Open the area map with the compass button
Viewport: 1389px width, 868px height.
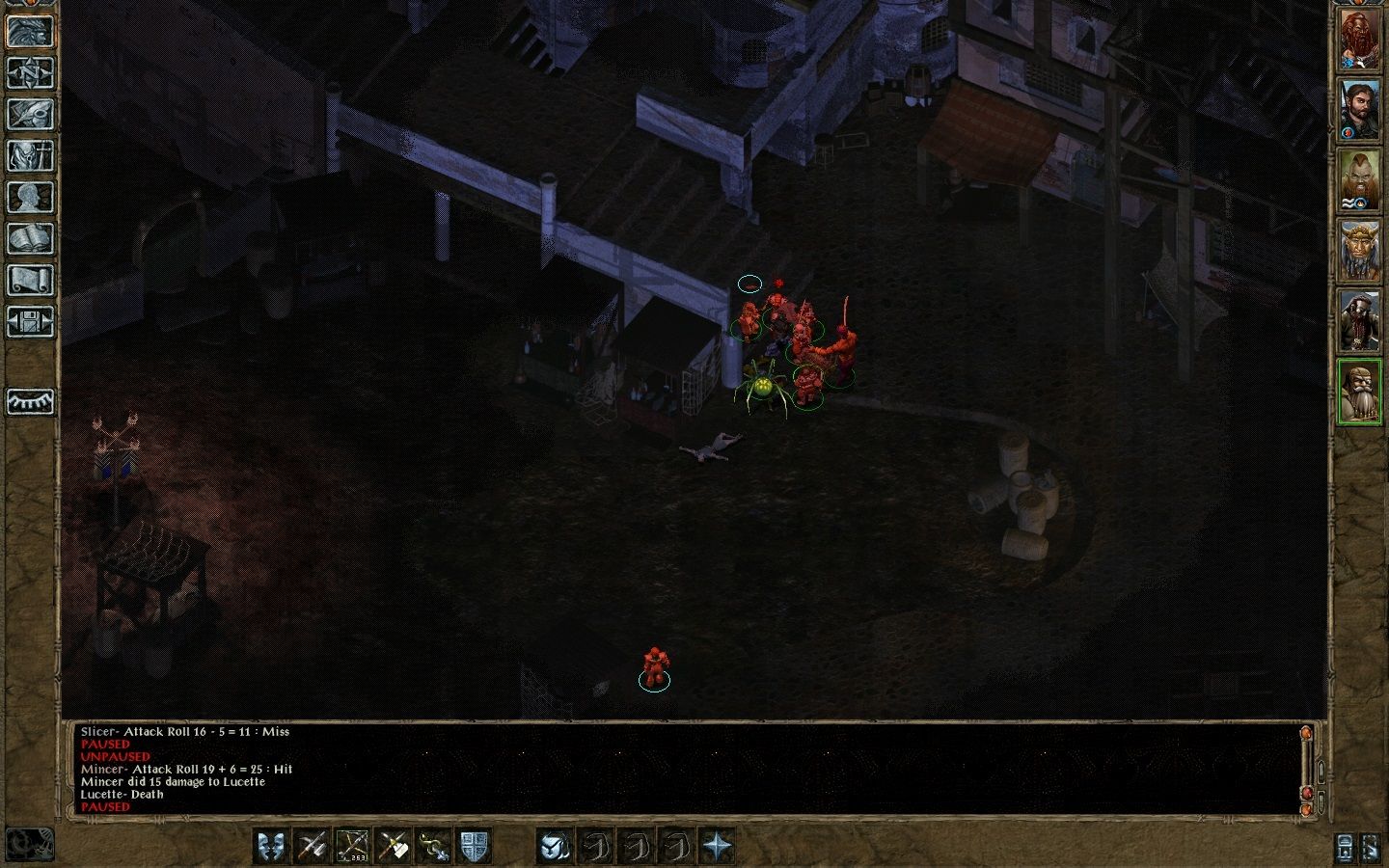coord(30,72)
